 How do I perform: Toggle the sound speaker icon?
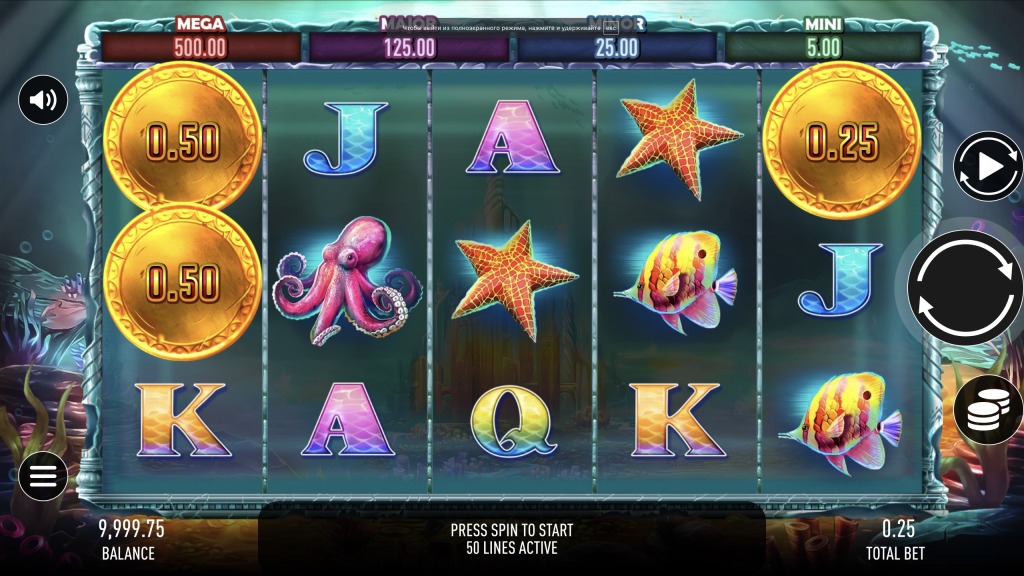coord(43,100)
